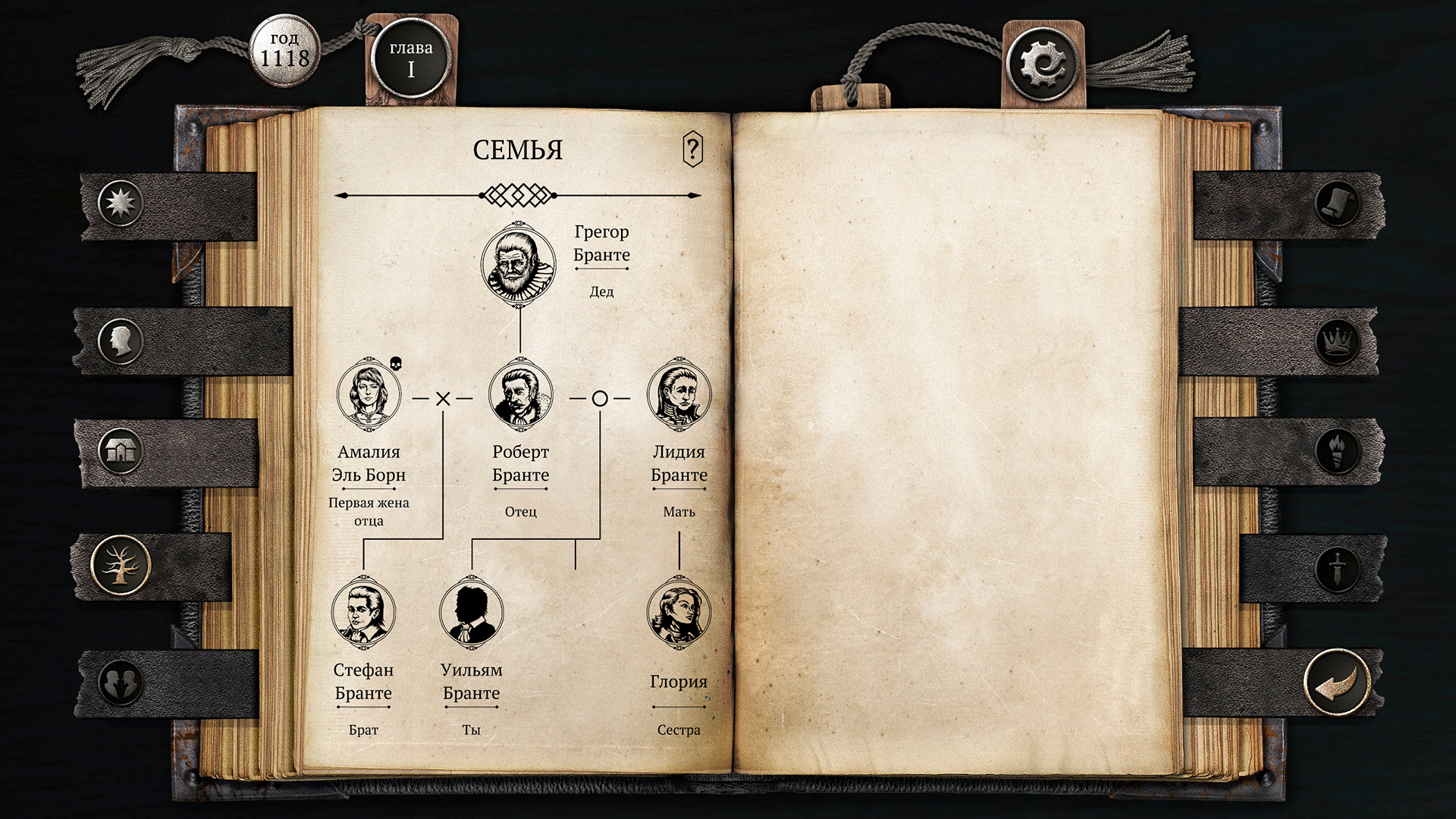Open the broken heart relationships bookmark
The width and height of the screenshot is (1456, 819).
coord(121,683)
